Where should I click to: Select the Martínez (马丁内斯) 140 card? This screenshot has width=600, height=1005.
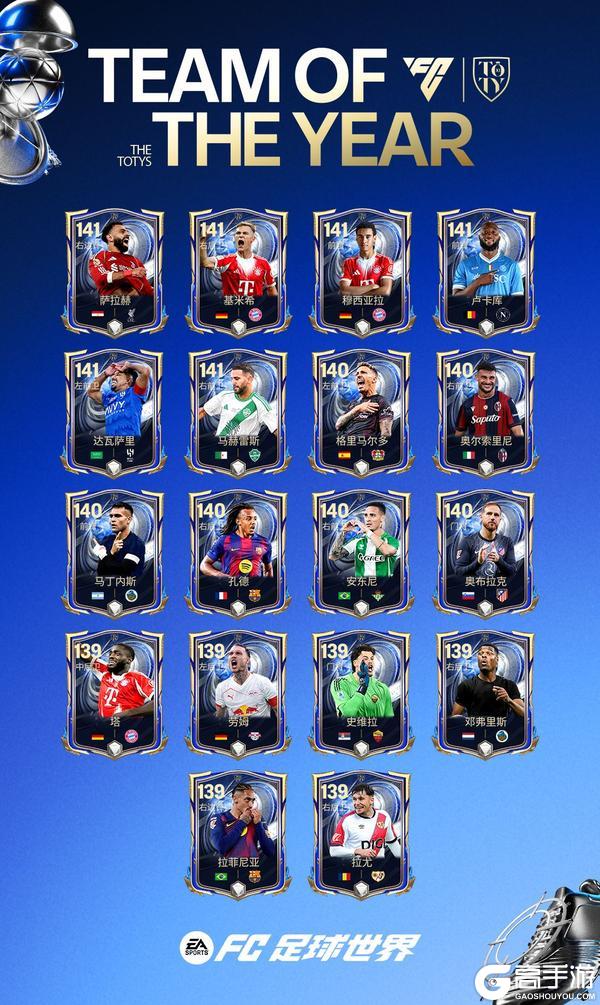point(115,552)
